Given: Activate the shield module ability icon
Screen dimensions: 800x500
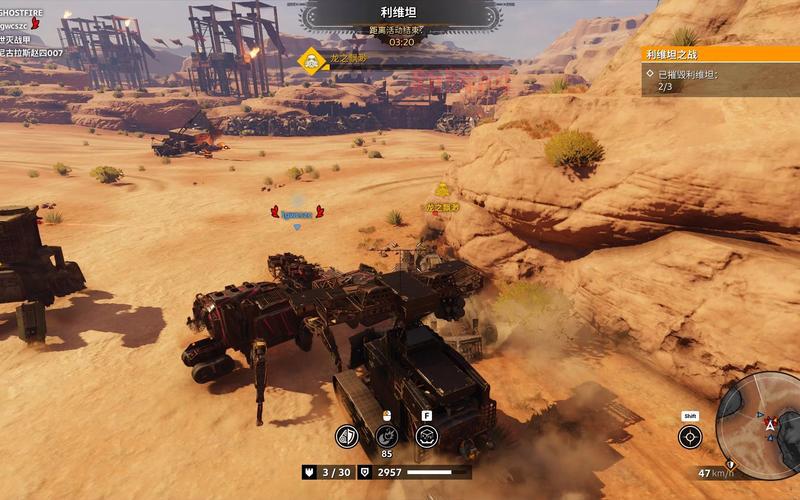Looking at the screenshot, I should tap(346, 436).
